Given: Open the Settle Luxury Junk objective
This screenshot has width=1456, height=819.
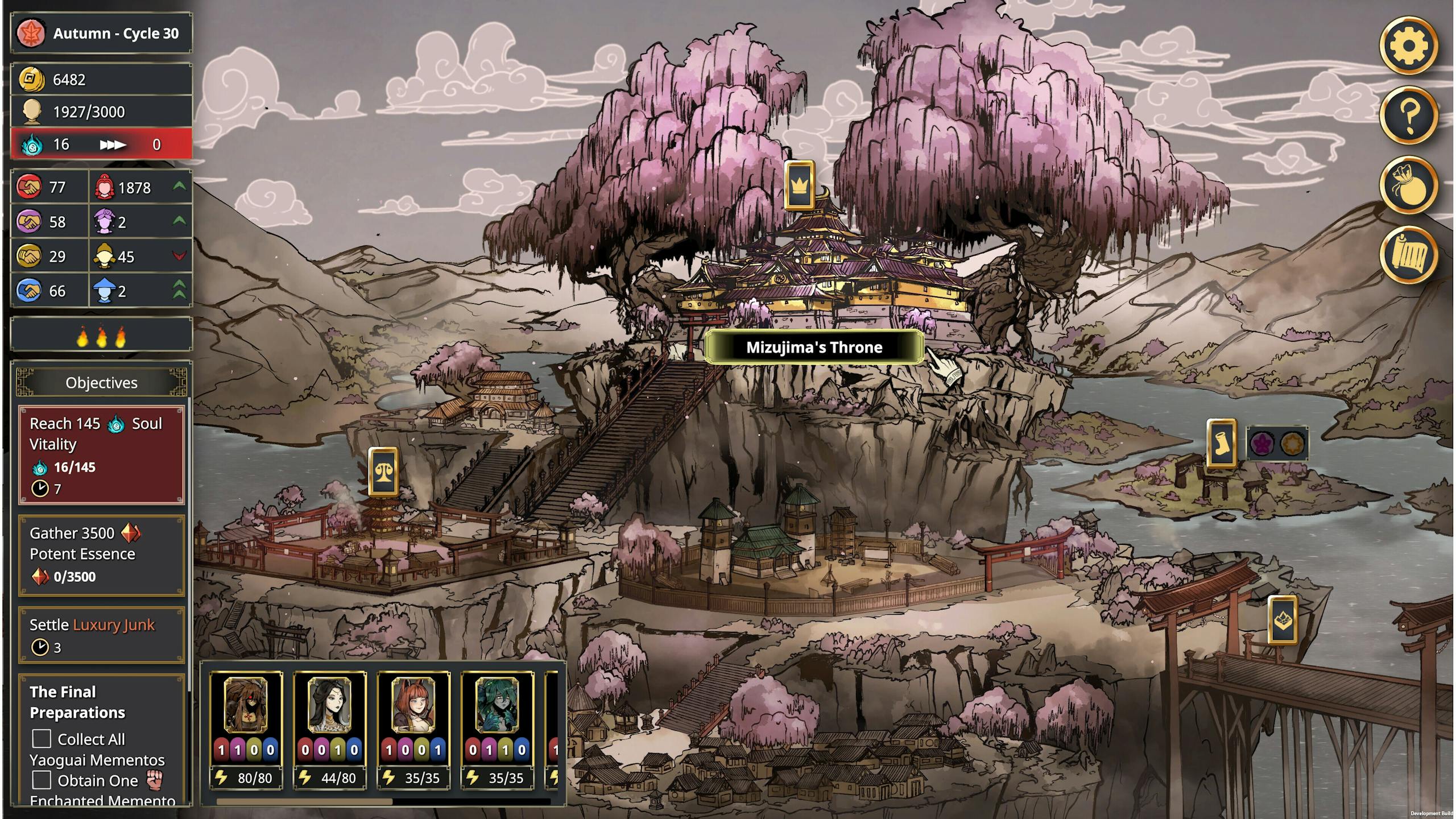Looking at the screenshot, I should (101, 635).
